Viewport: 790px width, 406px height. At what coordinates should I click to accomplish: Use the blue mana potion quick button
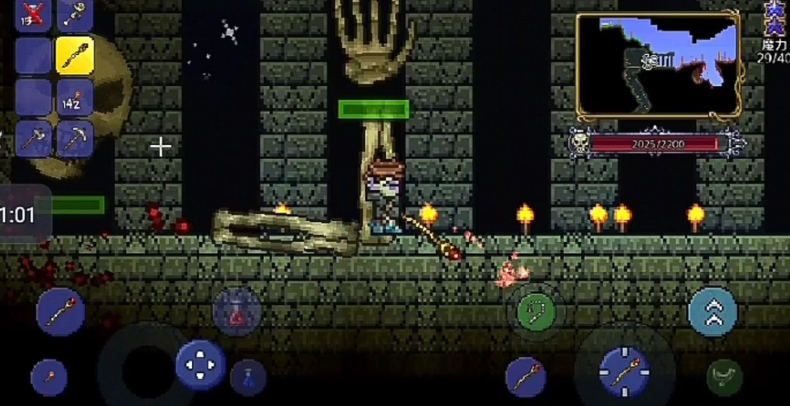pos(248,378)
